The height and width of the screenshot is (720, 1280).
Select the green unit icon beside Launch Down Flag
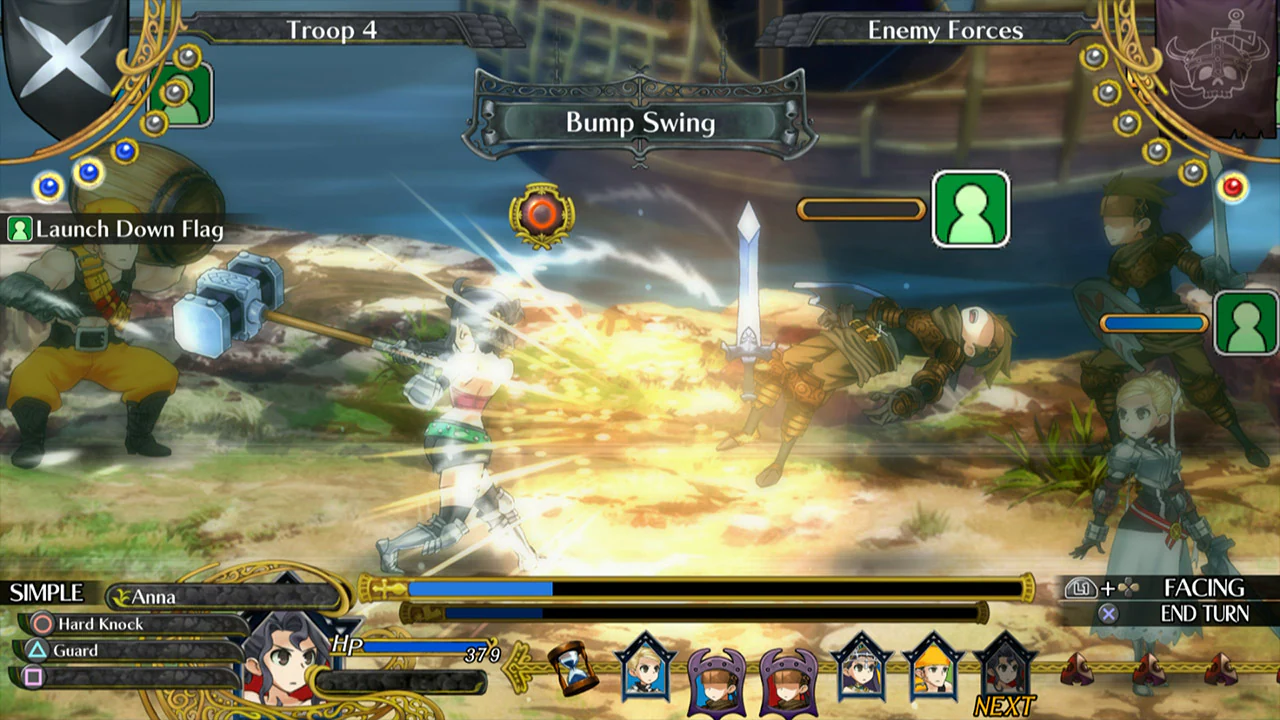point(20,229)
